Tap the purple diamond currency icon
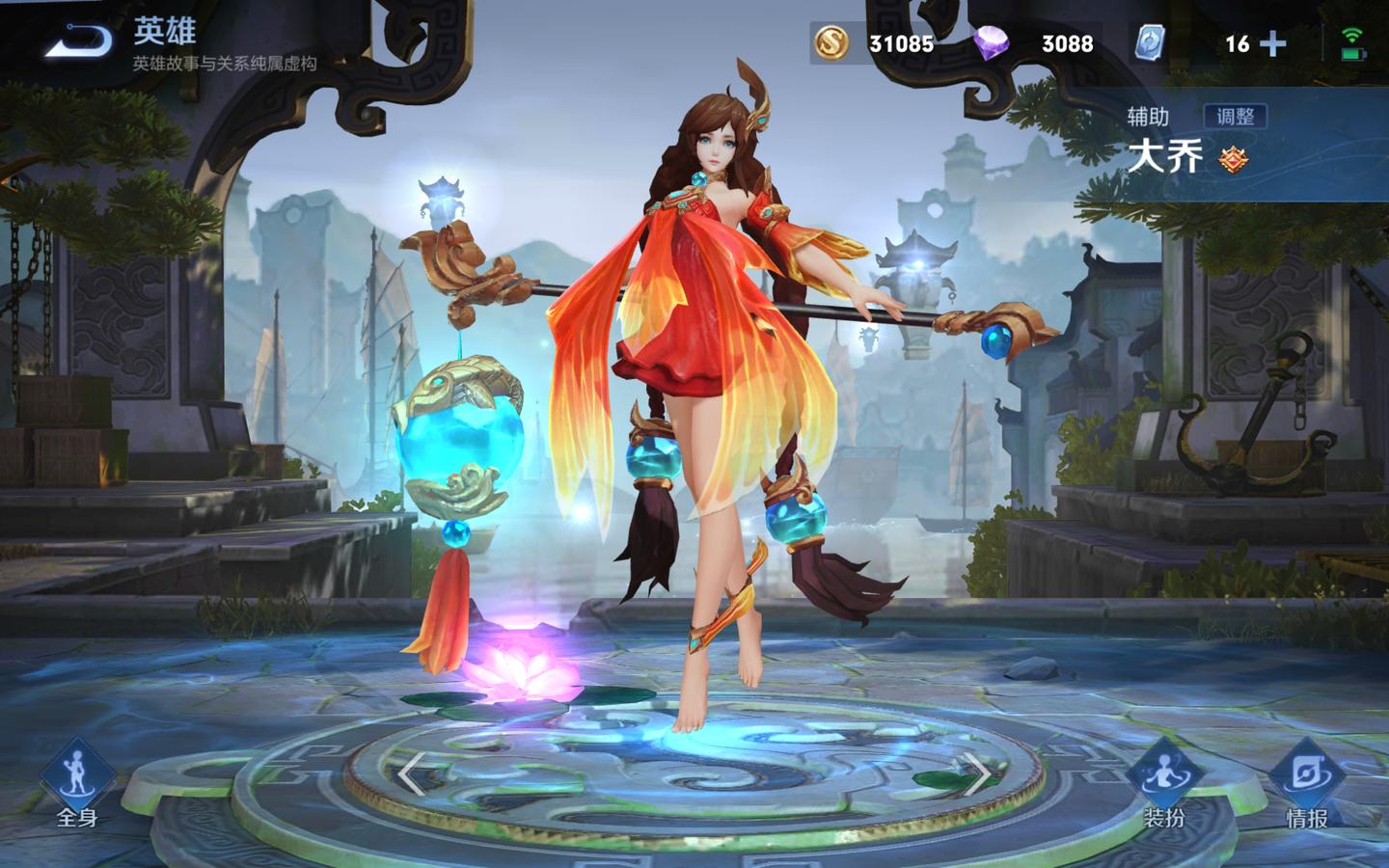This screenshot has width=1389, height=868. tap(992, 43)
